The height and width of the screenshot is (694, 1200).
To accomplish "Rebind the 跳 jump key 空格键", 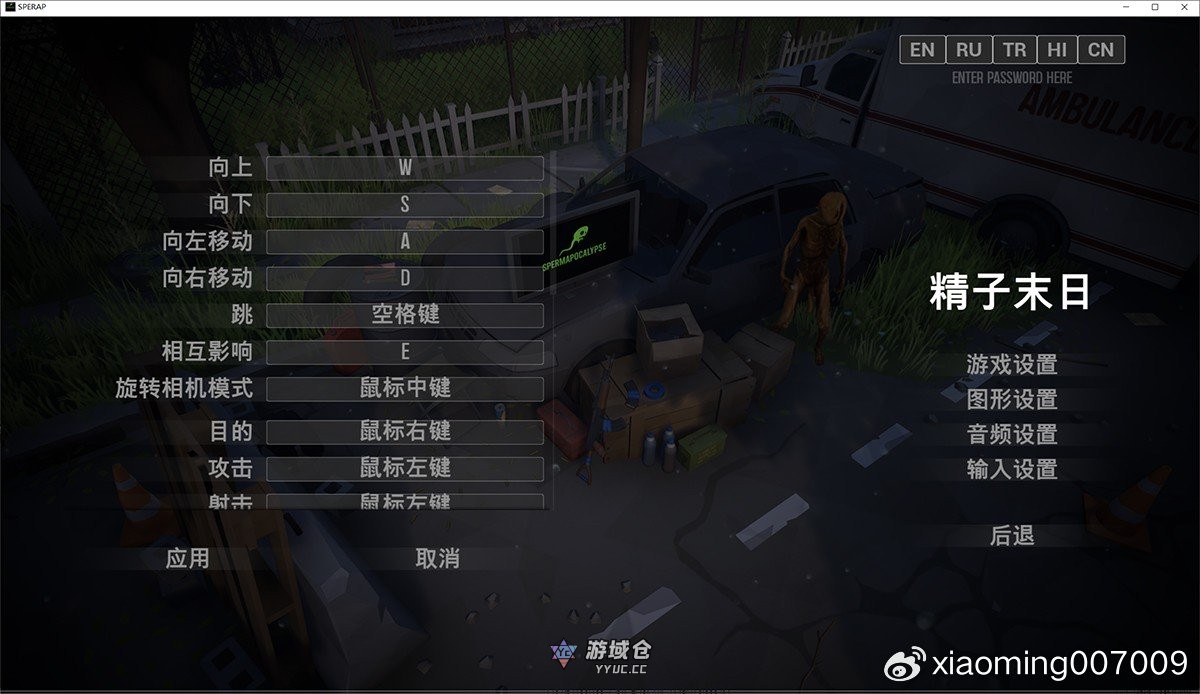I will point(405,315).
